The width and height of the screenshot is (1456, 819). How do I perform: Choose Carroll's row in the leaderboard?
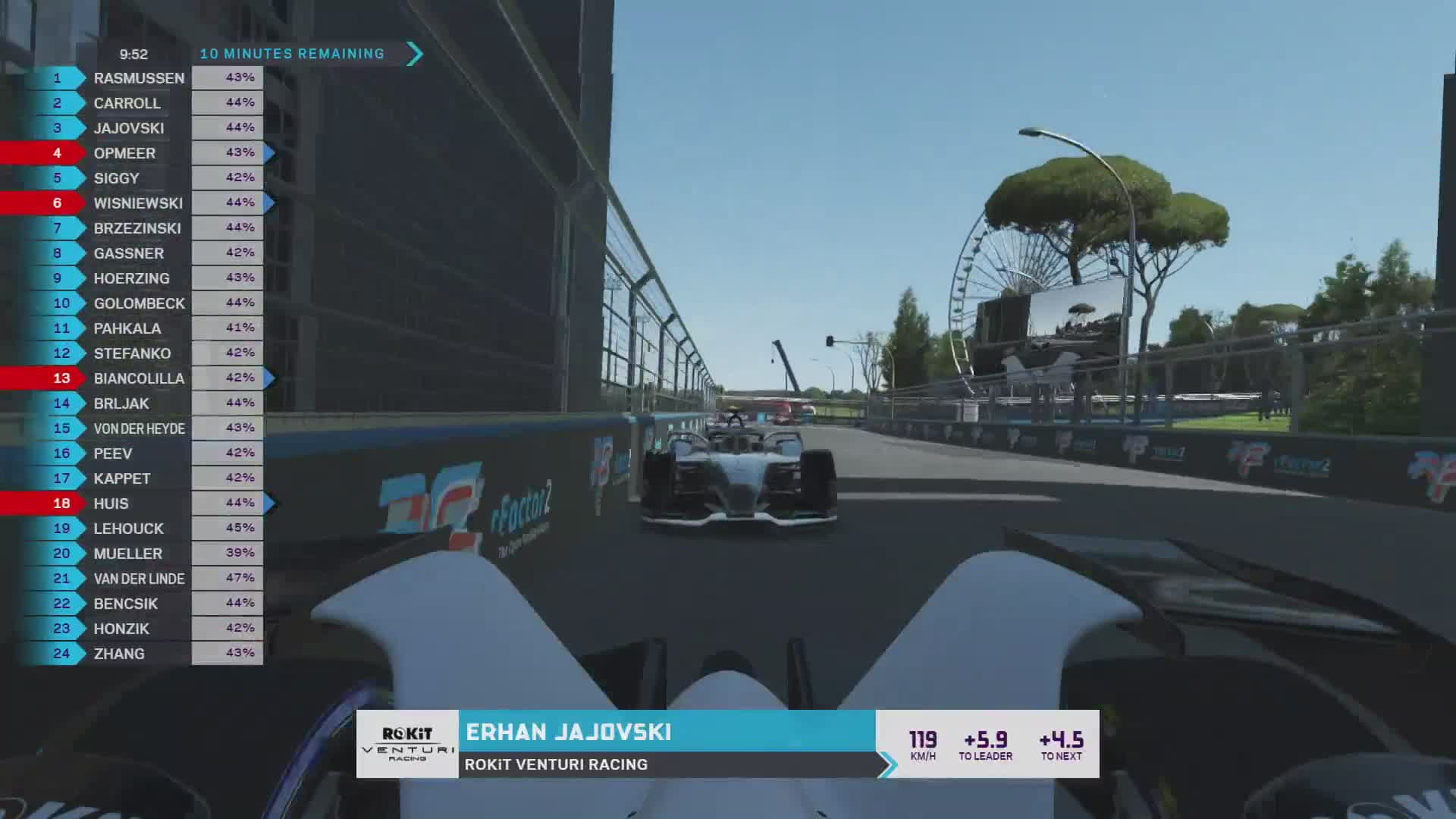click(x=127, y=103)
